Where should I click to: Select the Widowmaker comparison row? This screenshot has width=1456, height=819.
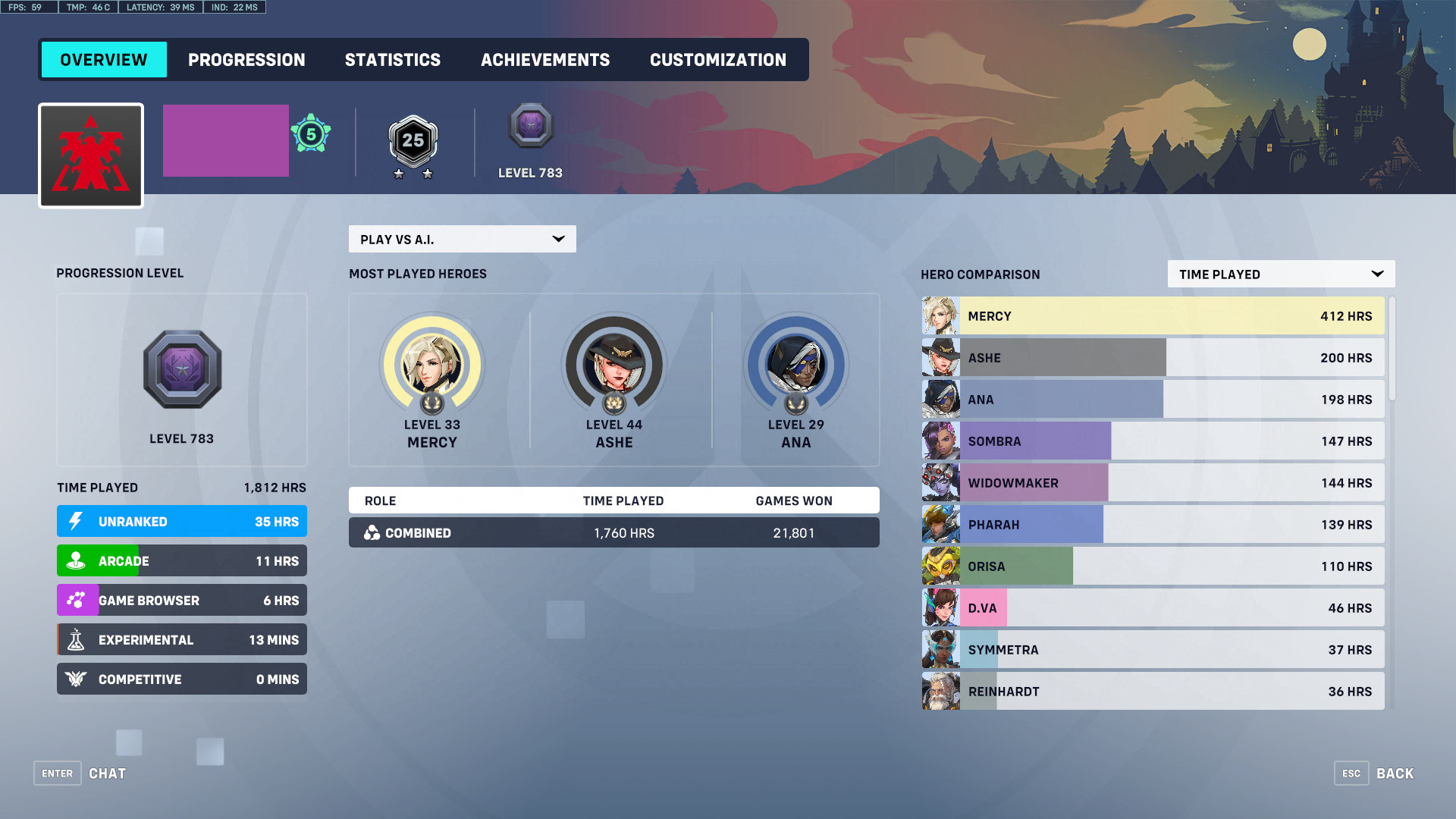1153,483
